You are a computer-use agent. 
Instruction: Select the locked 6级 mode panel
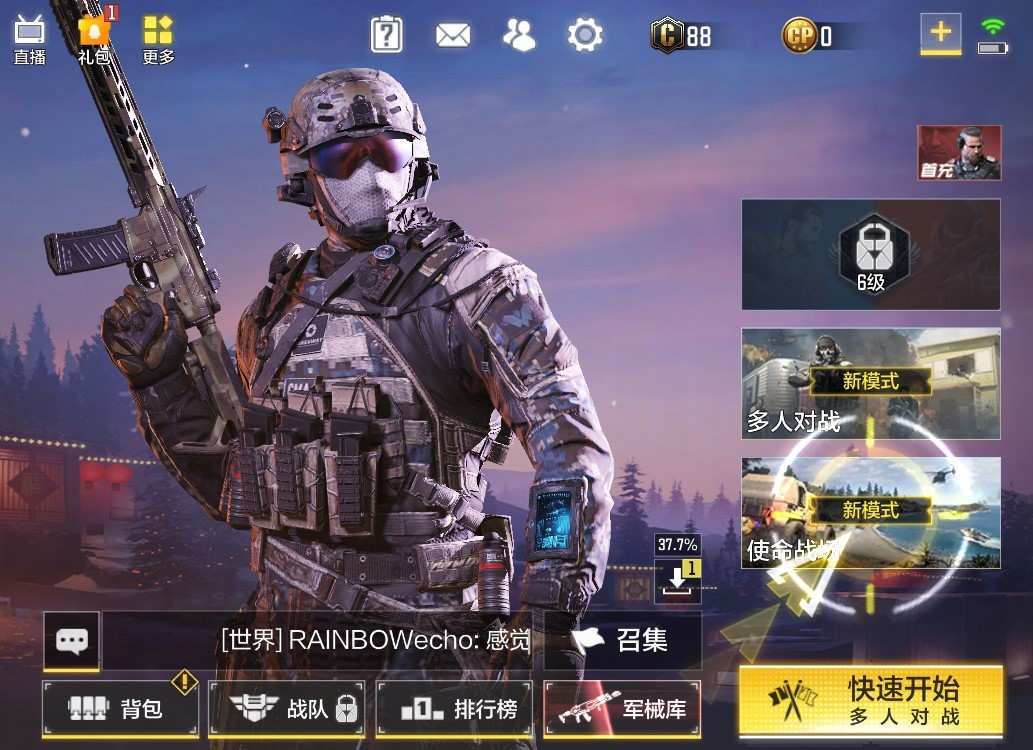tap(870, 254)
